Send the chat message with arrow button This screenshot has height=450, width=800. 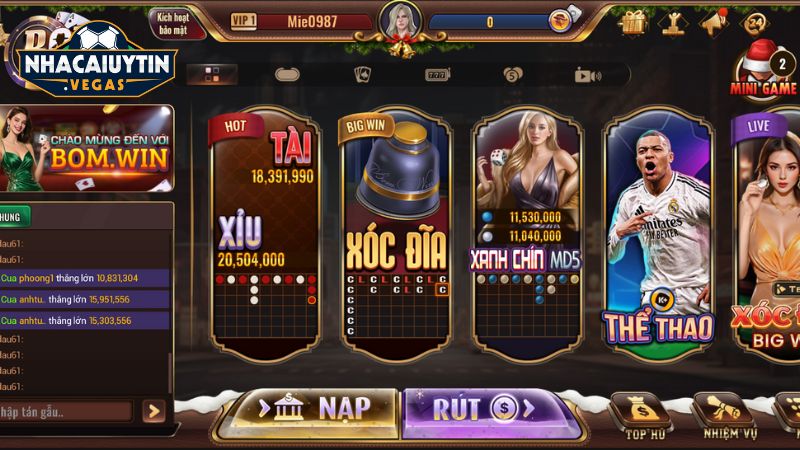(153, 411)
